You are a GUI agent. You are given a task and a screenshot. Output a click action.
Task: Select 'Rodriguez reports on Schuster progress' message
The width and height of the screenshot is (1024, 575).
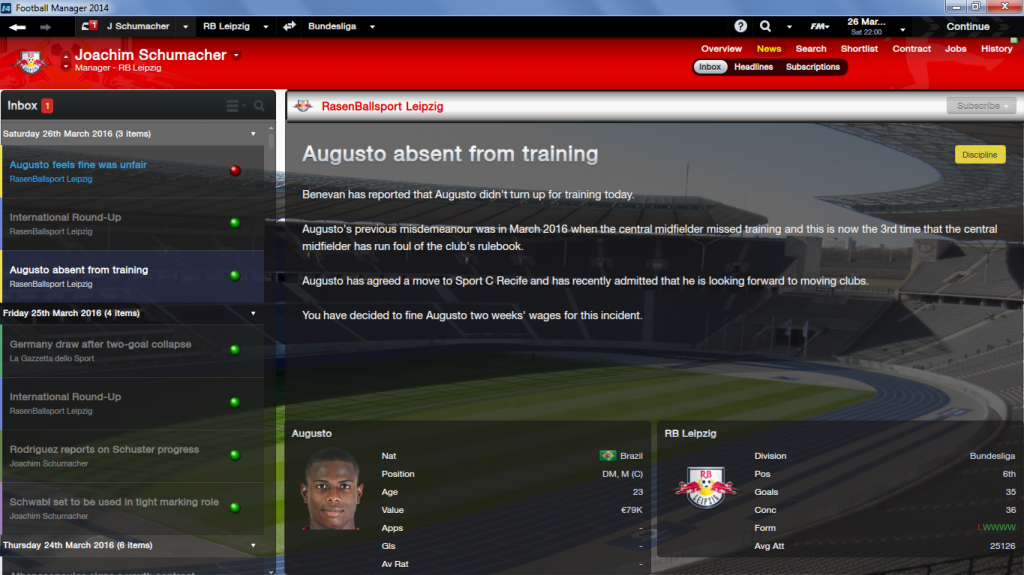tap(105, 449)
